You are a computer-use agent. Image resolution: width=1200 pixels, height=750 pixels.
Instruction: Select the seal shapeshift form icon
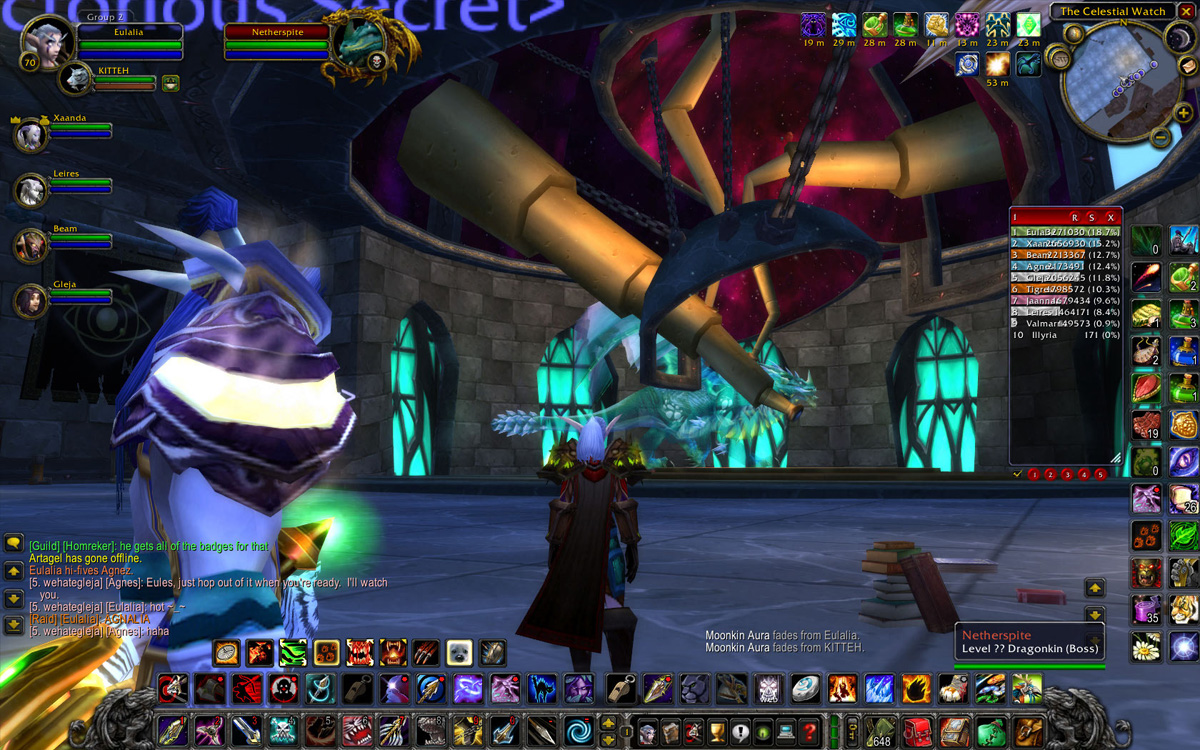[x=459, y=653]
